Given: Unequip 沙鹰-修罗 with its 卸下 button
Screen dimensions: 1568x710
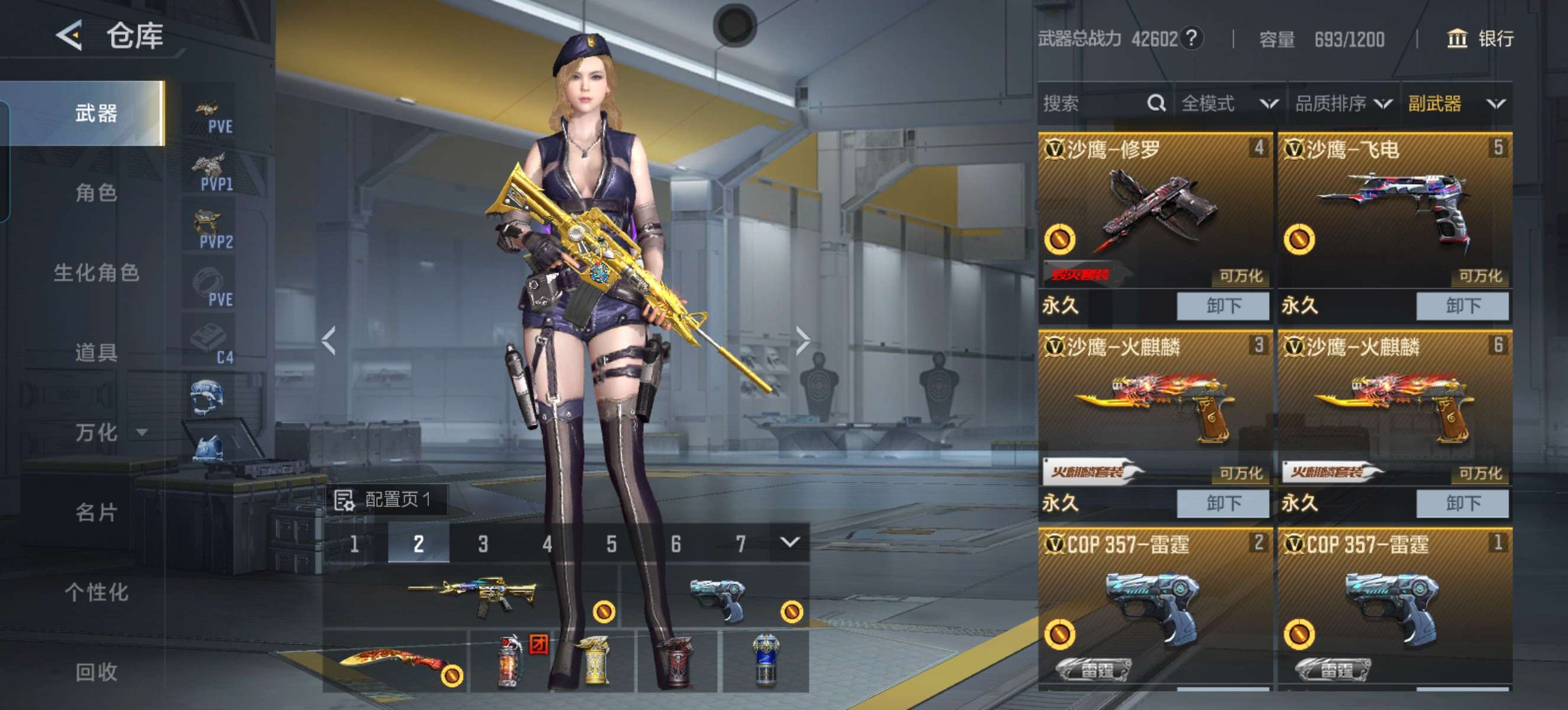Looking at the screenshot, I should click(x=1222, y=306).
